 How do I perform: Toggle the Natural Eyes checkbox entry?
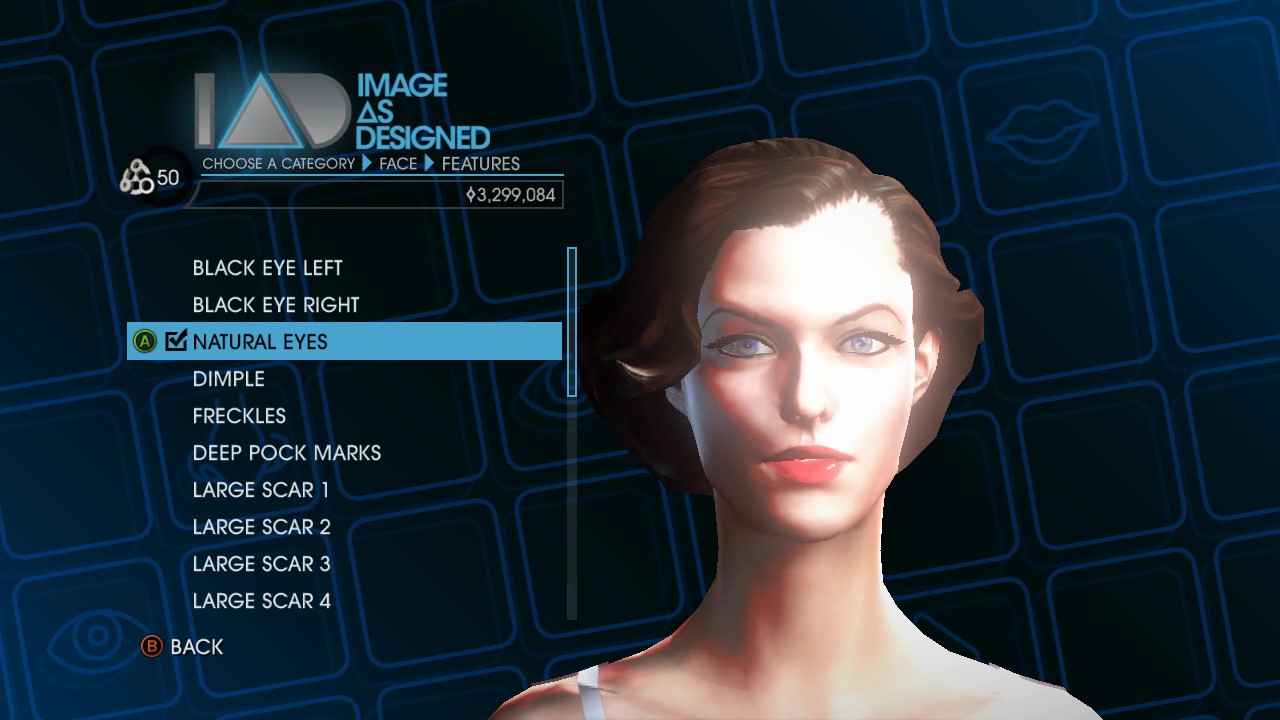[x=260, y=342]
